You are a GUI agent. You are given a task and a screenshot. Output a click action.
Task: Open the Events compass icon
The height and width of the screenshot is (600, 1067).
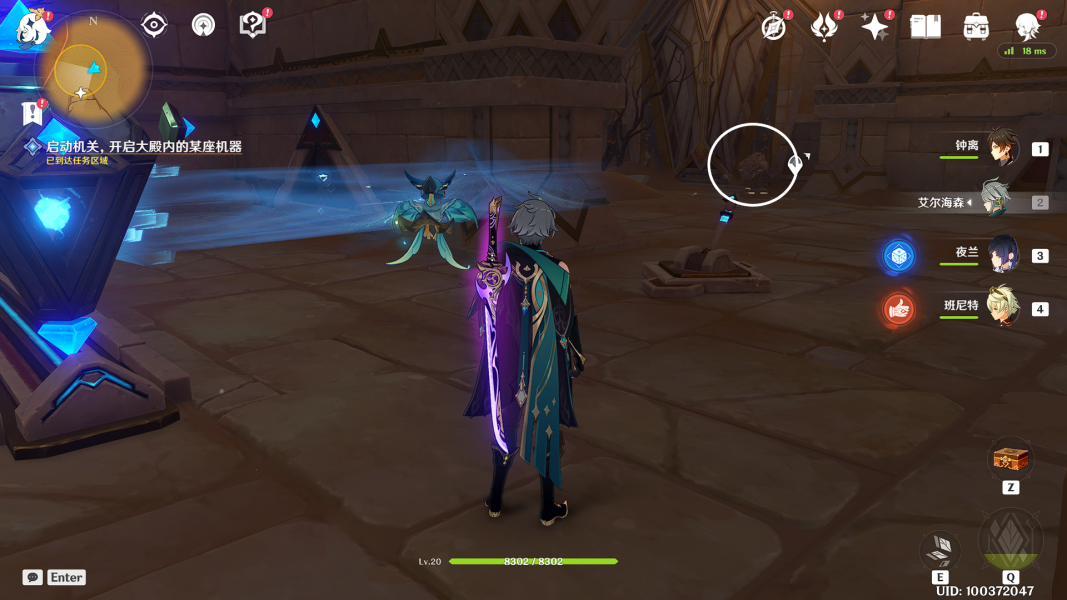[773, 27]
